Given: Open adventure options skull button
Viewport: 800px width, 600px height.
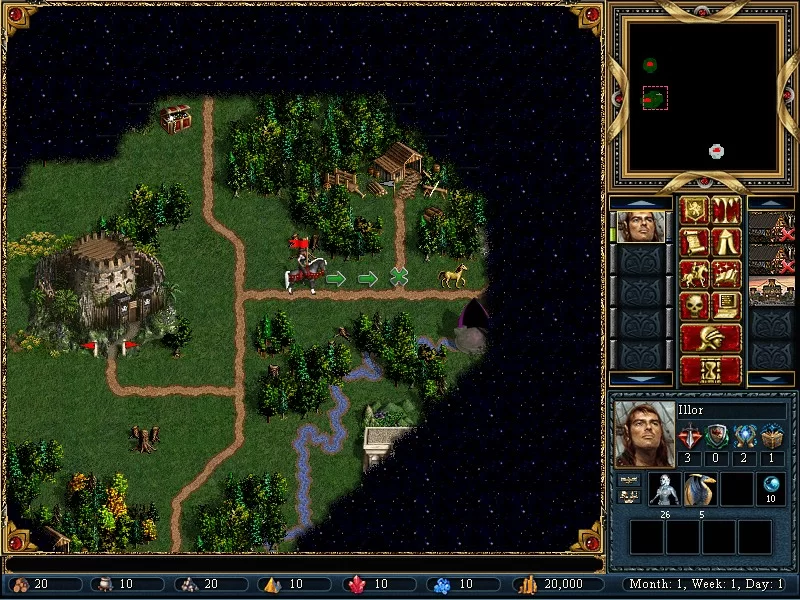Looking at the screenshot, I should click(x=694, y=305).
